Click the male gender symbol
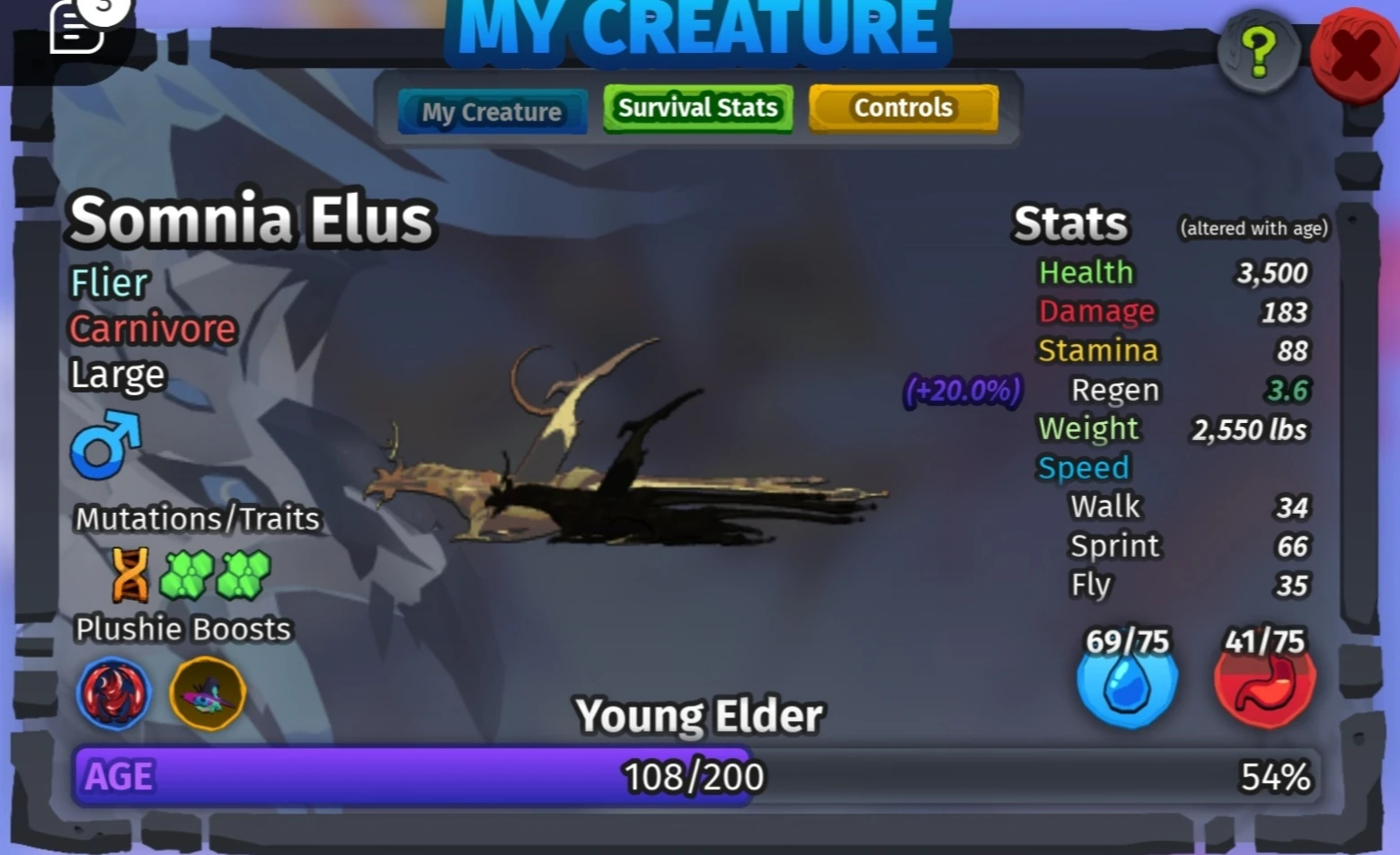 (x=105, y=446)
